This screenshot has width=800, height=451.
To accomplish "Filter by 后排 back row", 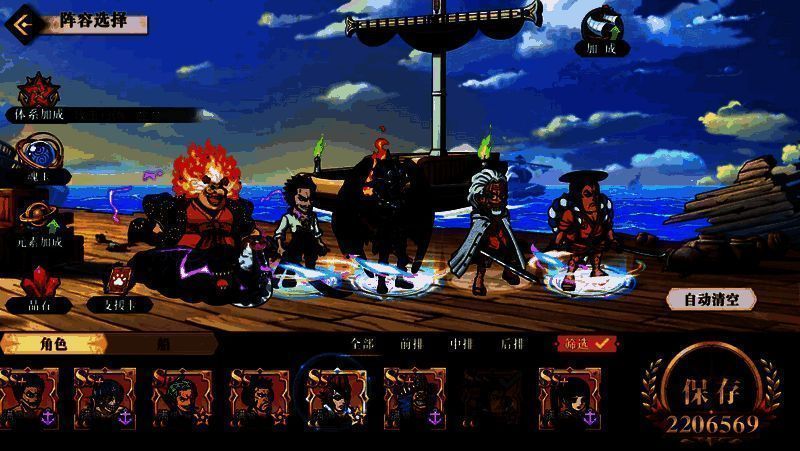I will (x=511, y=343).
